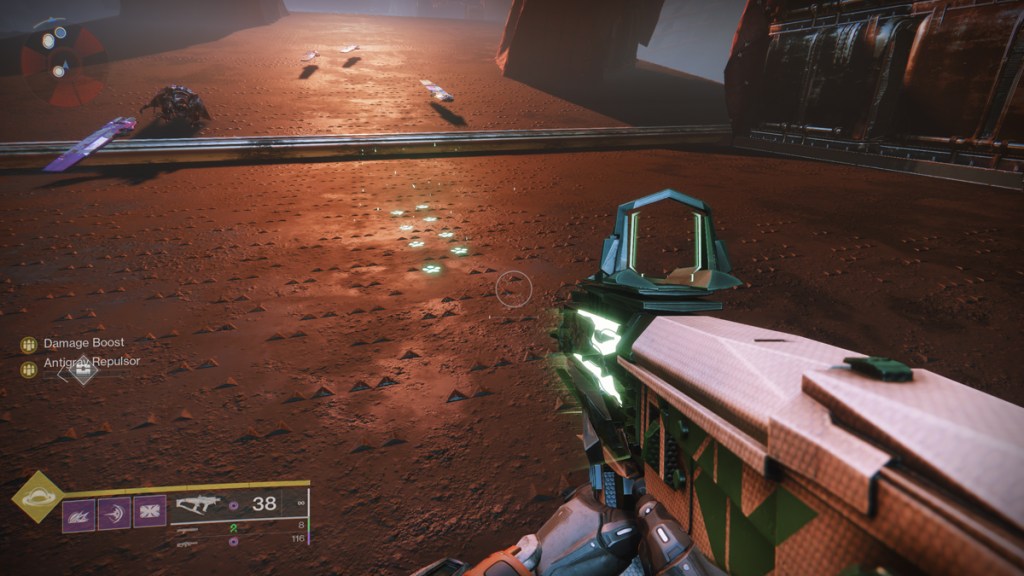Trigger the melee ability icon
The width and height of the screenshot is (1024, 576).
pos(114,514)
